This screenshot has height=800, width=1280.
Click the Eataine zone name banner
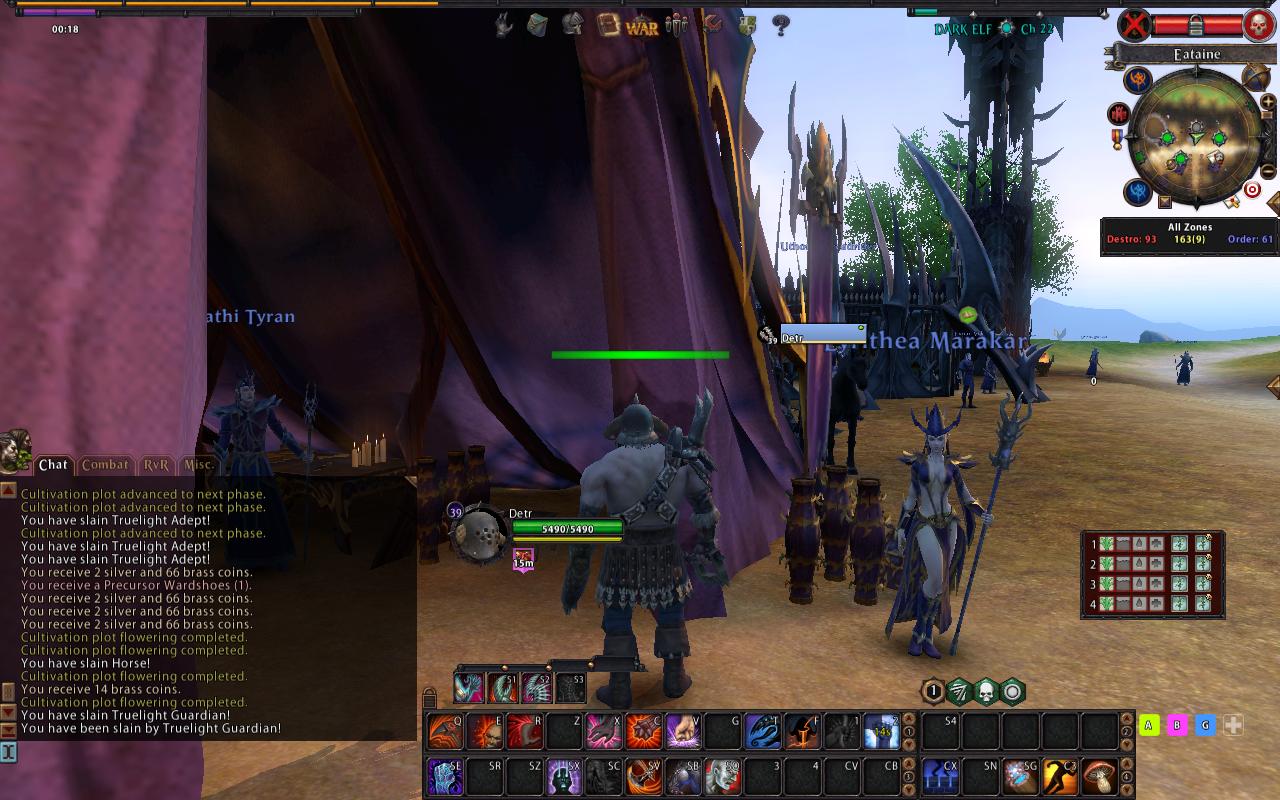[1196, 54]
